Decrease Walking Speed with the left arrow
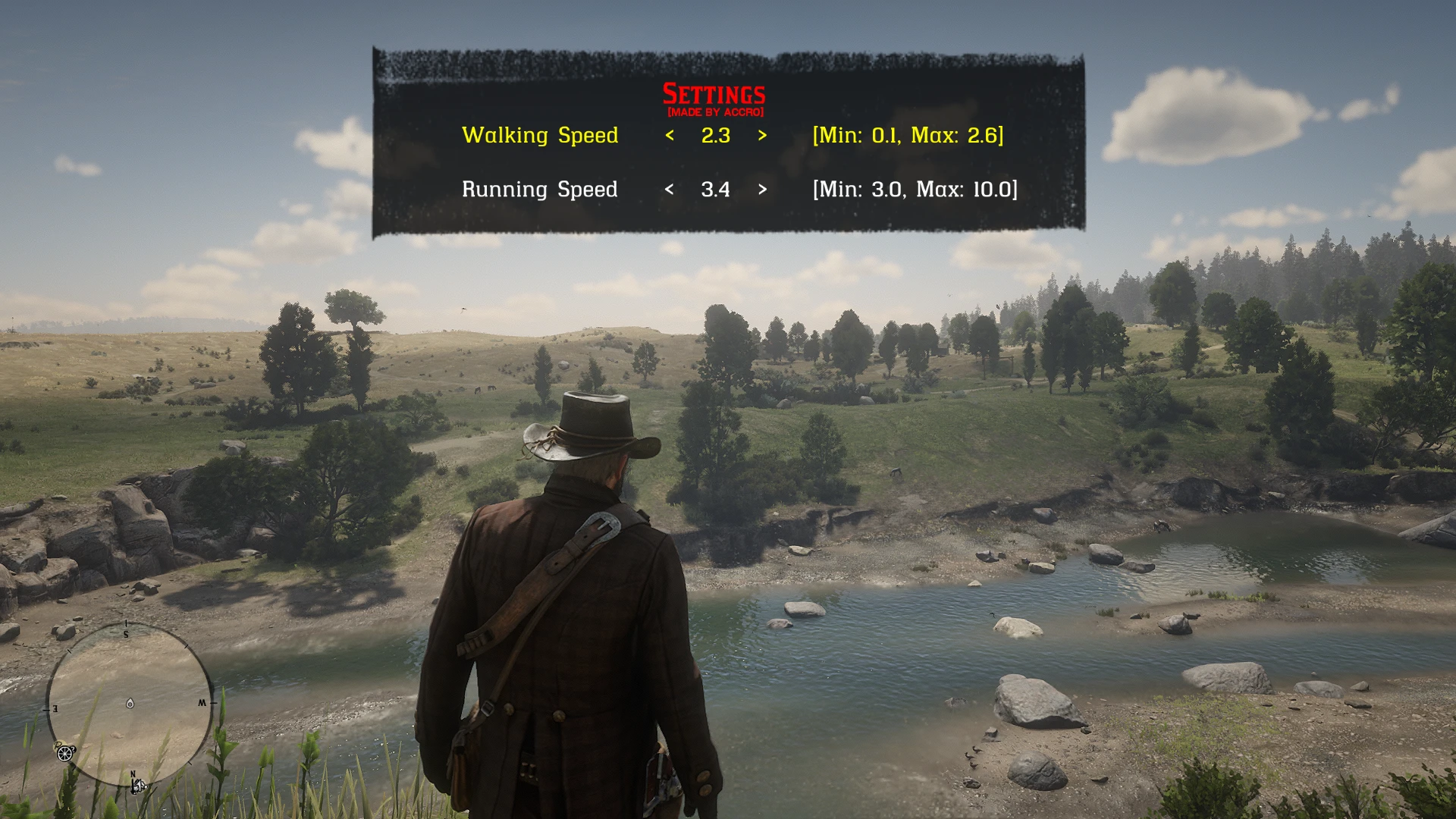The image size is (1456, 819). 670,136
